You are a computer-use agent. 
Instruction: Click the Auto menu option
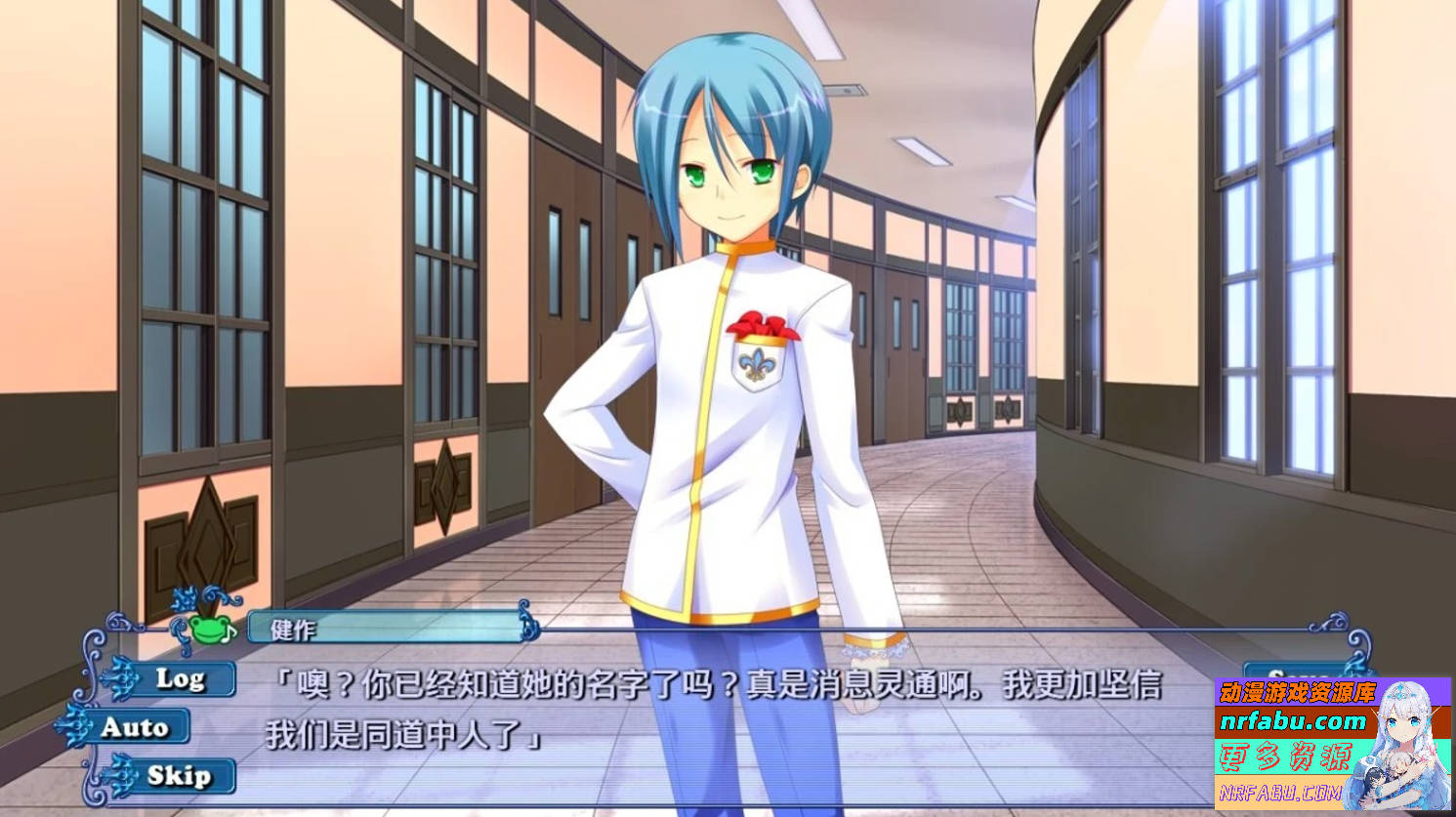coord(136,724)
